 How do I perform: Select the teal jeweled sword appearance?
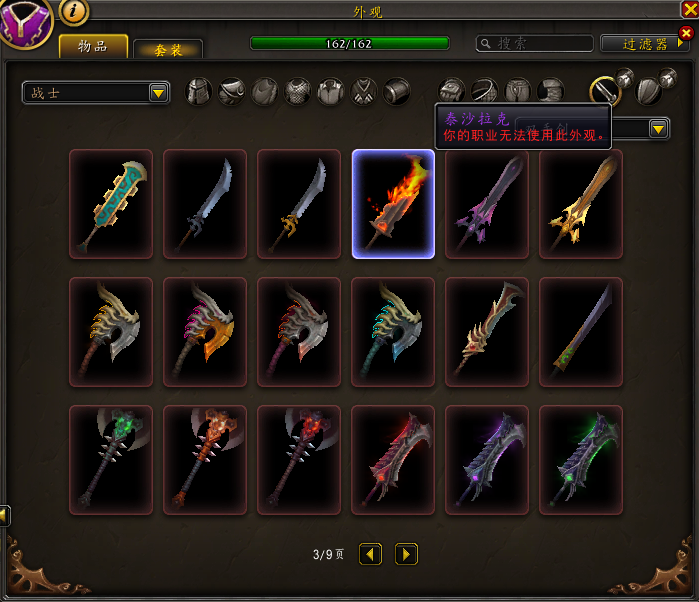tap(111, 204)
